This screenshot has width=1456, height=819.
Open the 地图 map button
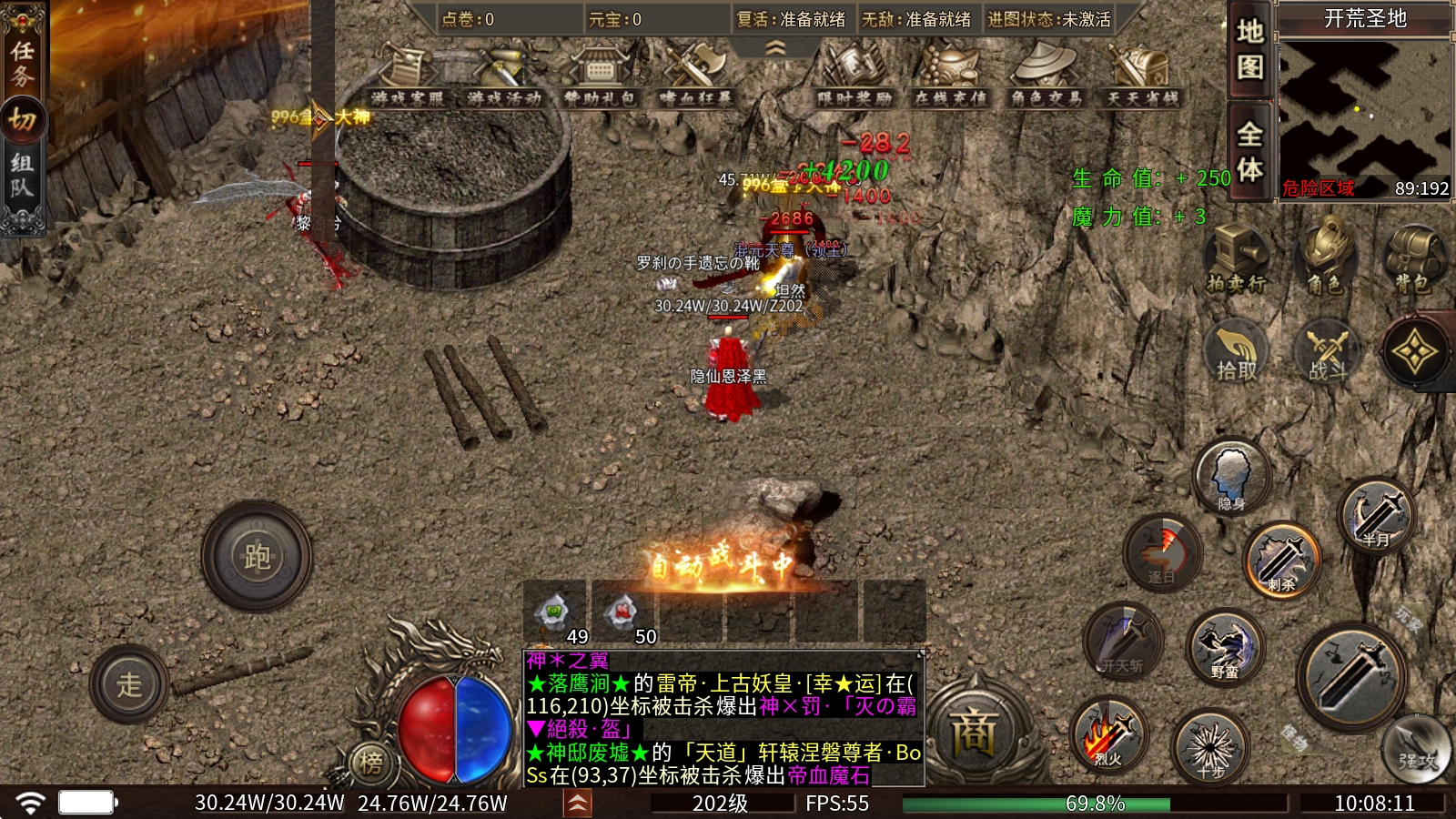point(1249,50)
